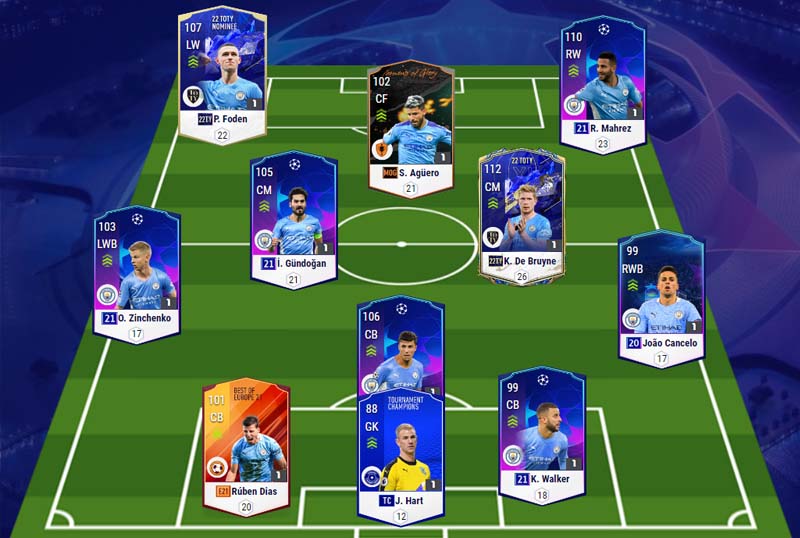
Task: Choose the João Cancelo RWB card
Action: (x=660, y=290)
